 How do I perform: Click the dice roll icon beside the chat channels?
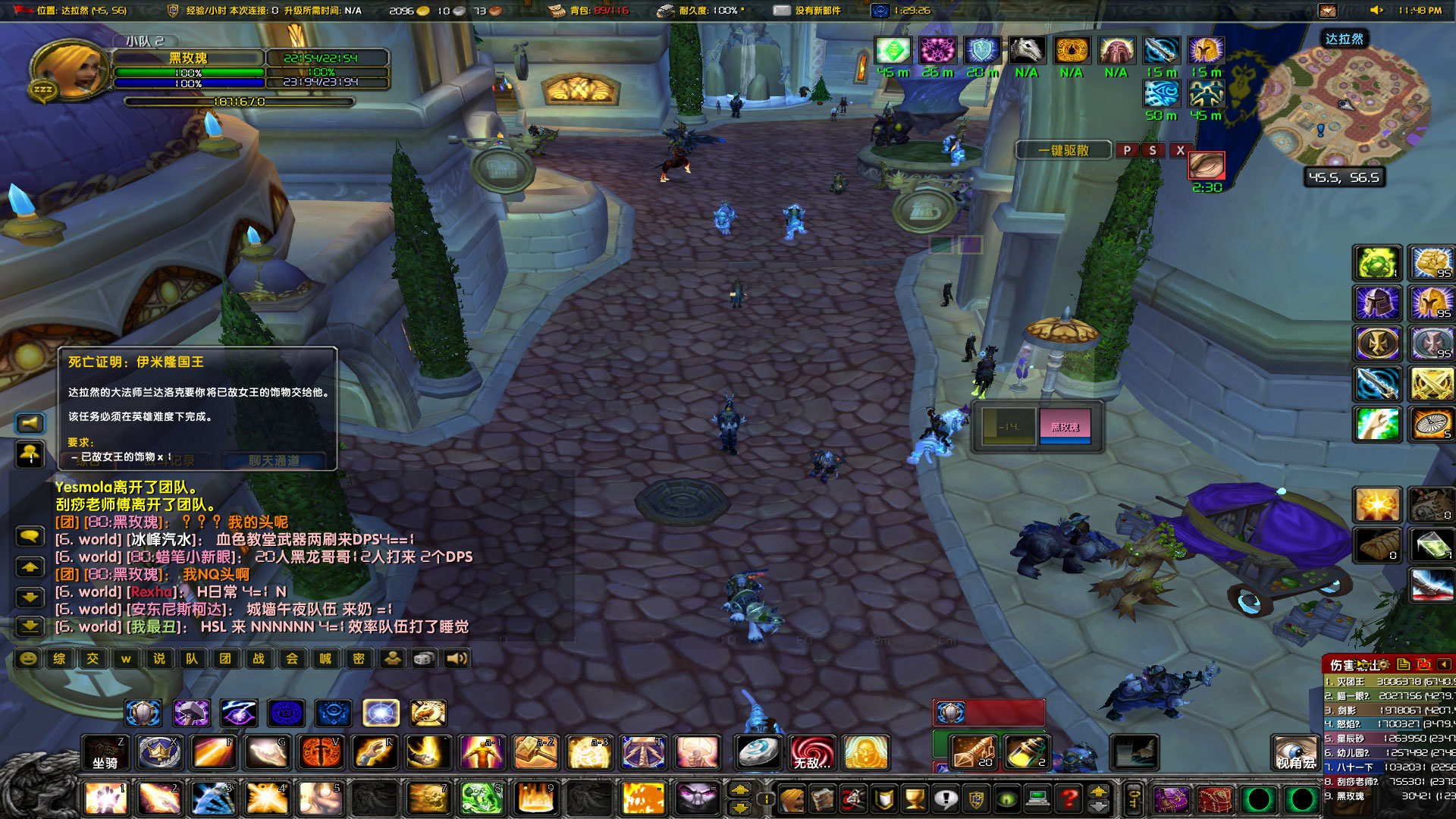click(x=422, y=658)
